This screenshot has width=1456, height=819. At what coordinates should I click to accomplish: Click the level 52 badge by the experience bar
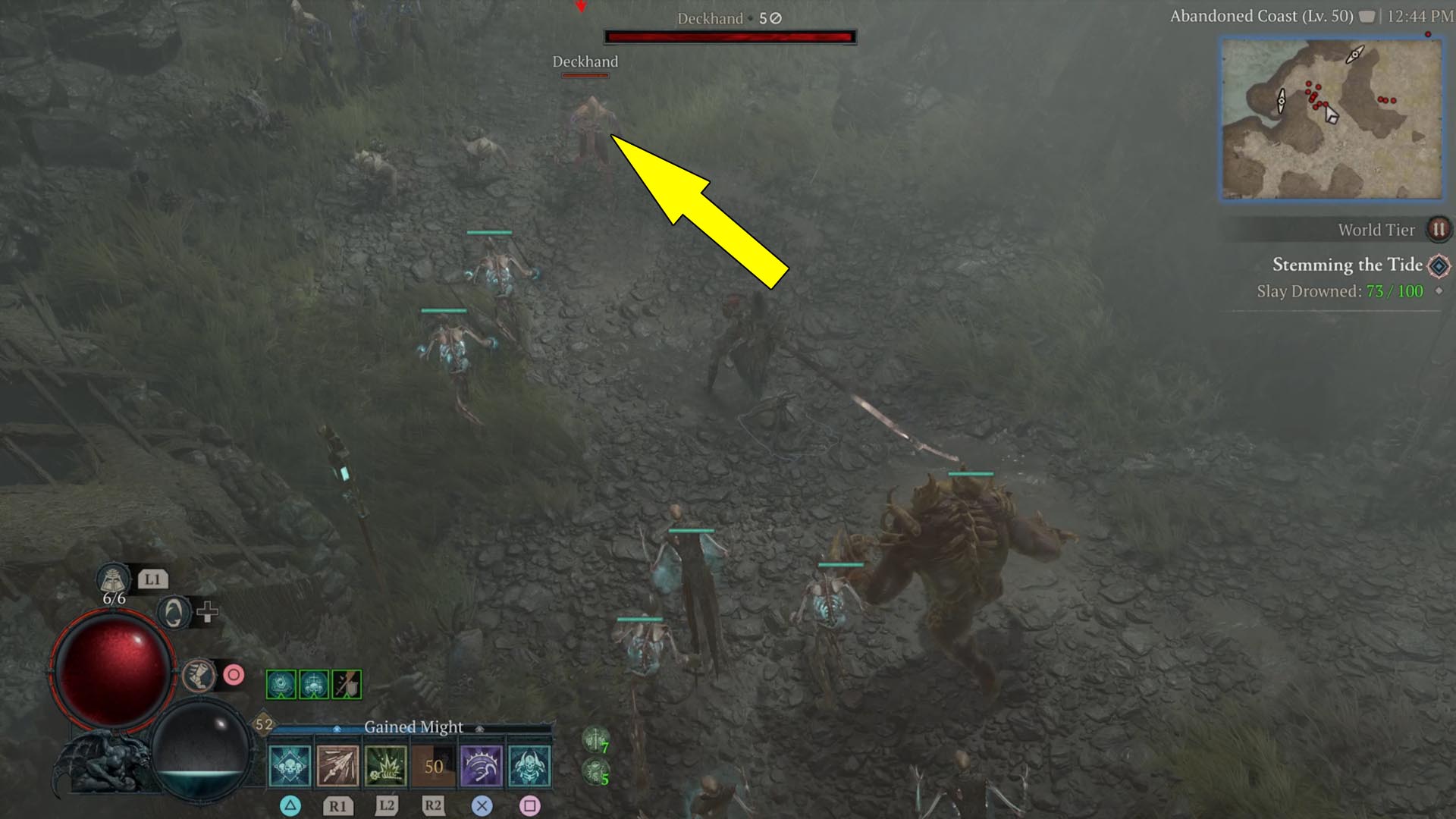click(264, 724)
